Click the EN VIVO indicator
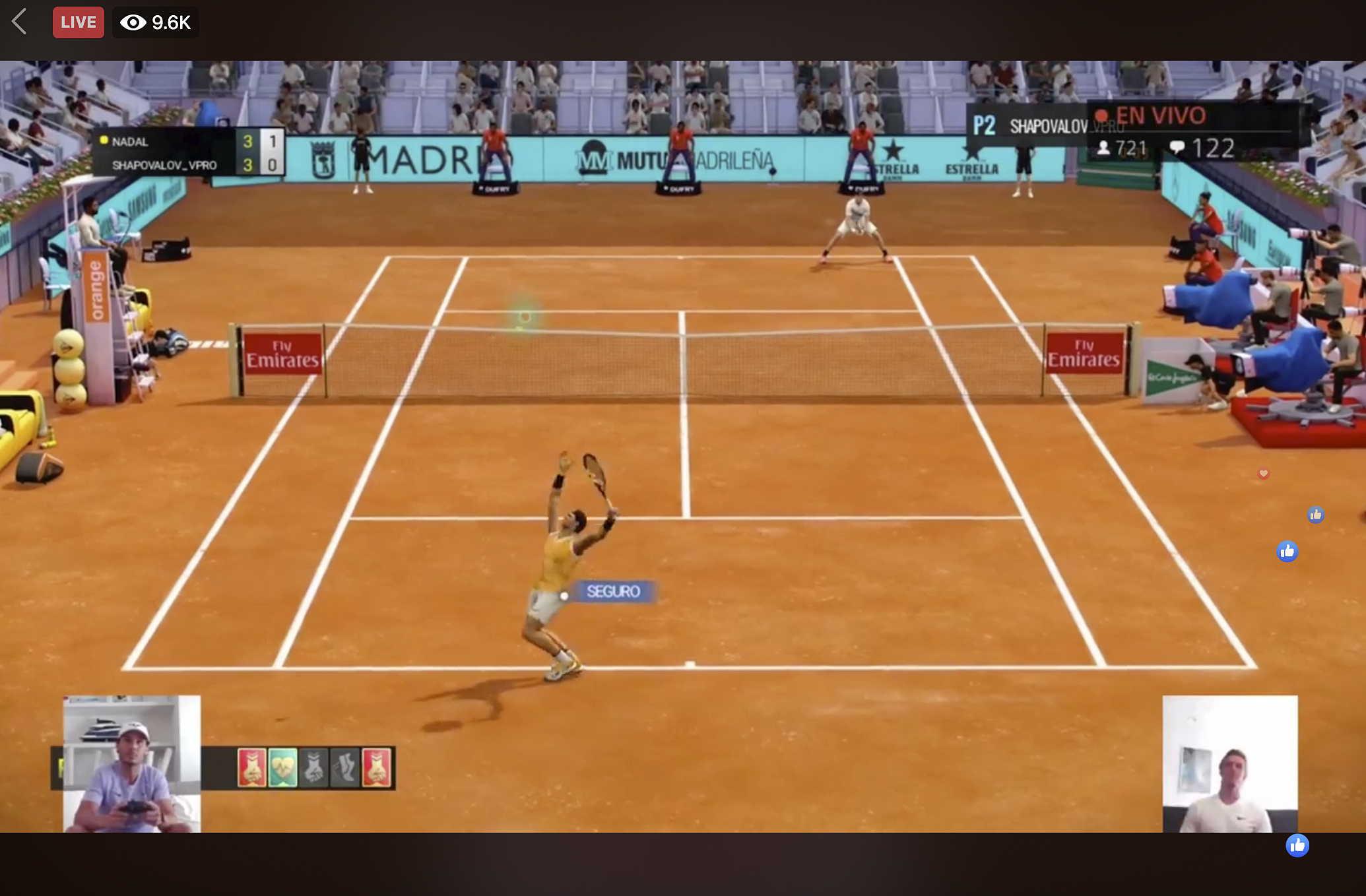 (1162, 115)
